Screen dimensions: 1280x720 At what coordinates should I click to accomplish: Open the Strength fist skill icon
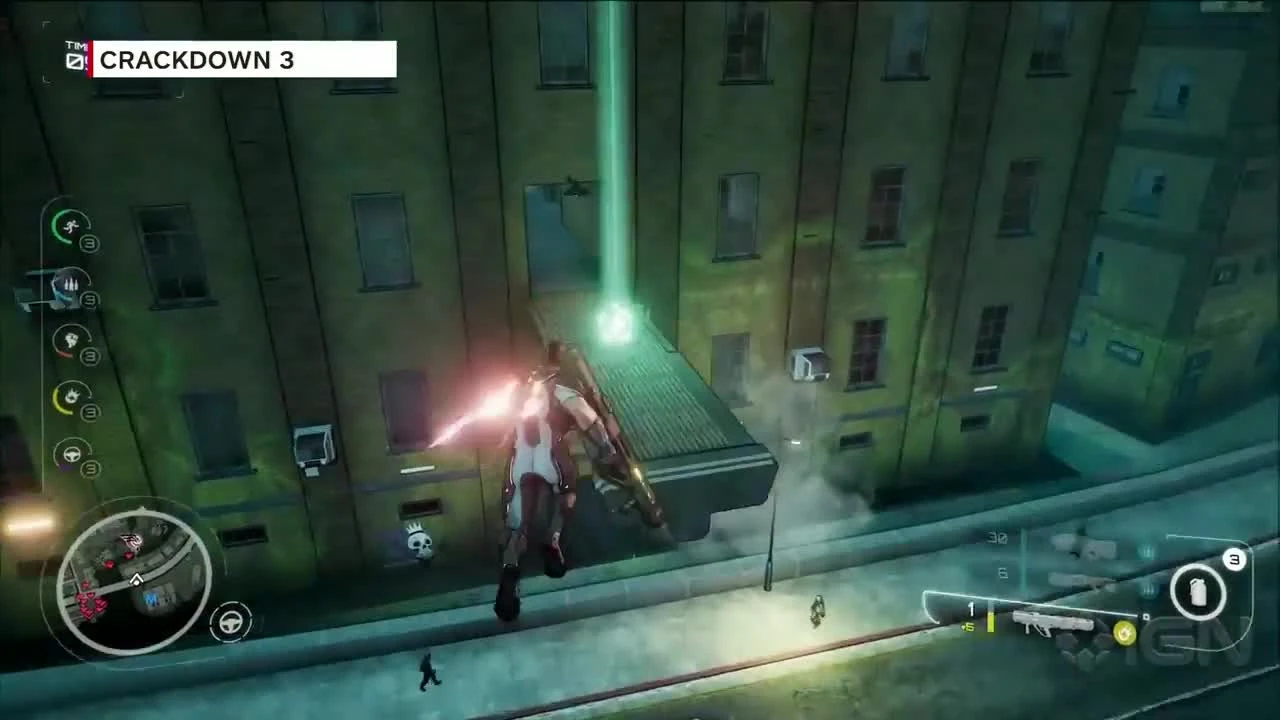(73, 340)
